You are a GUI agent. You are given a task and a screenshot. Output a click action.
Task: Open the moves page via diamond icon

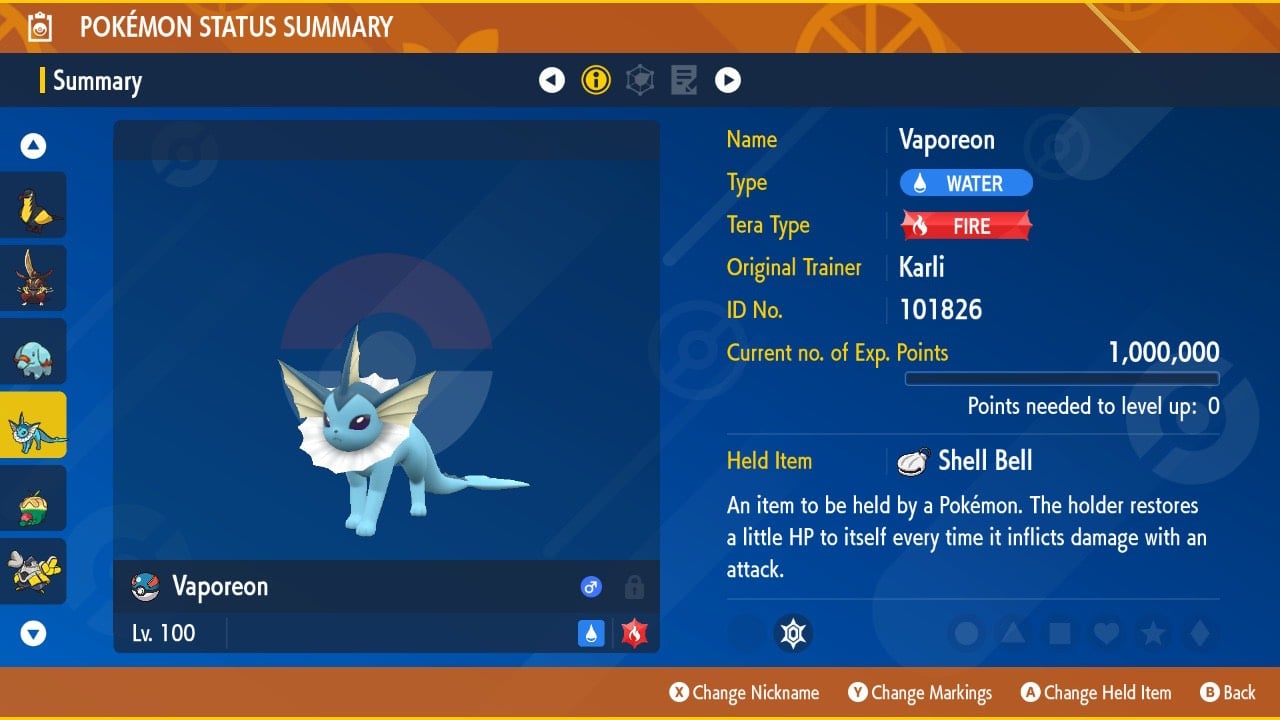[x=640, y=79]
